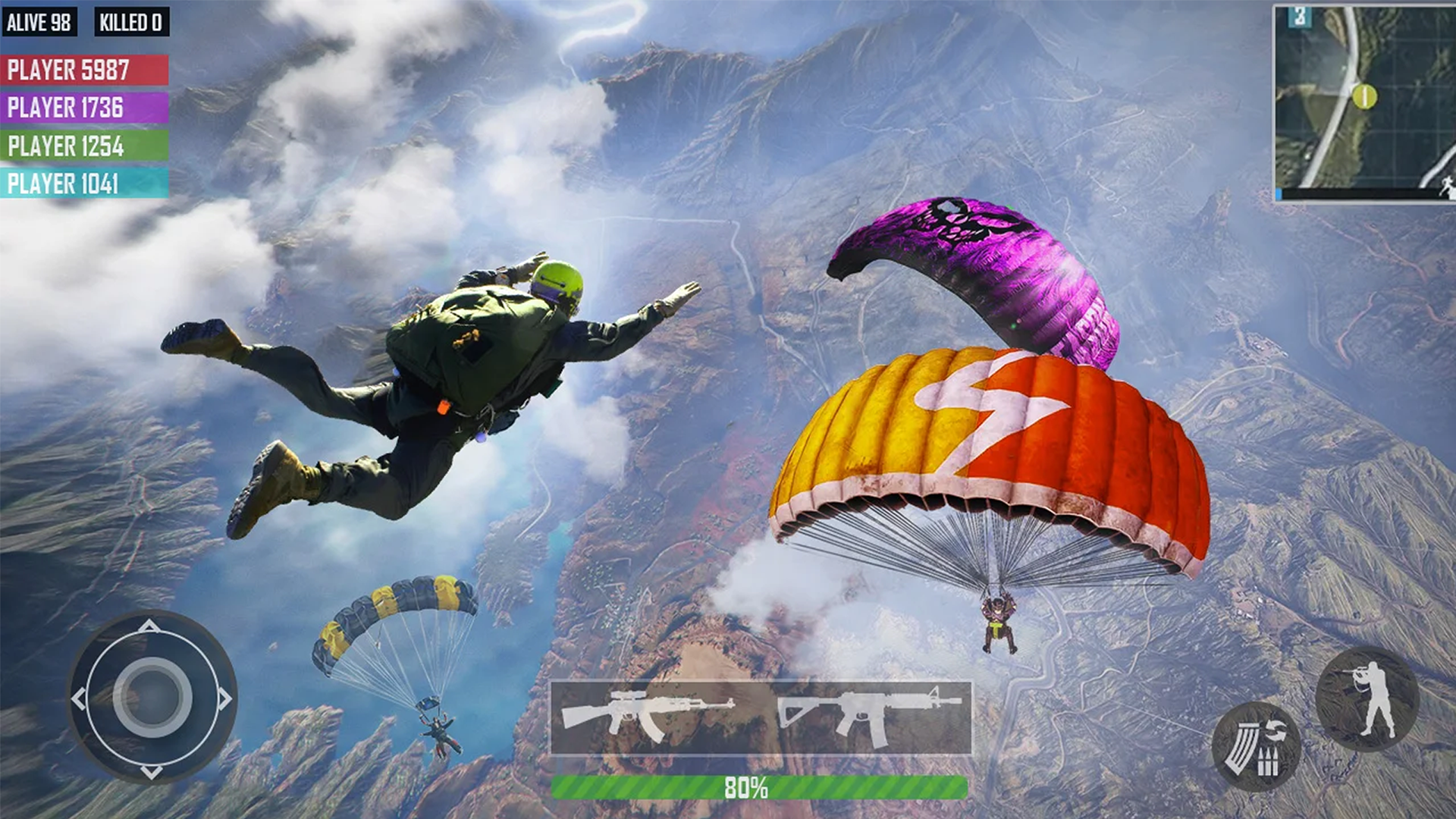
Task: Choose Player 1736 row in team list
Action: click(83, 108)
